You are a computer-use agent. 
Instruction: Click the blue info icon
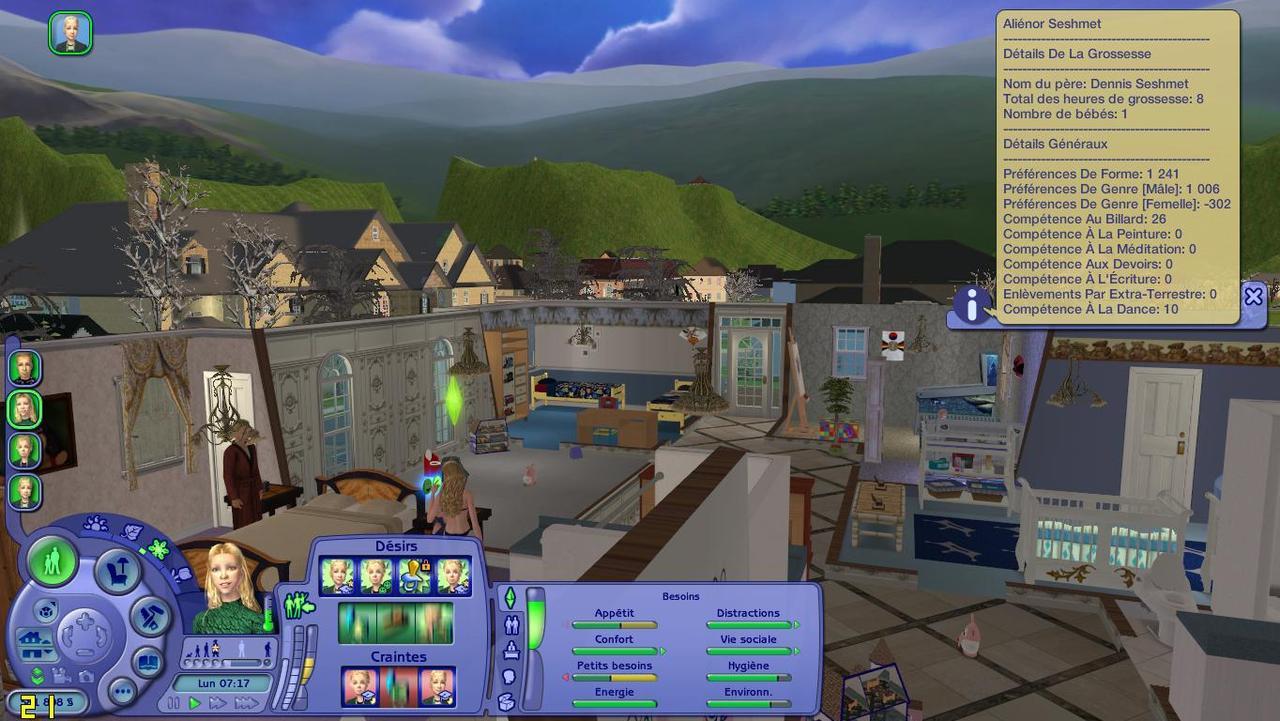click(971, 304)
